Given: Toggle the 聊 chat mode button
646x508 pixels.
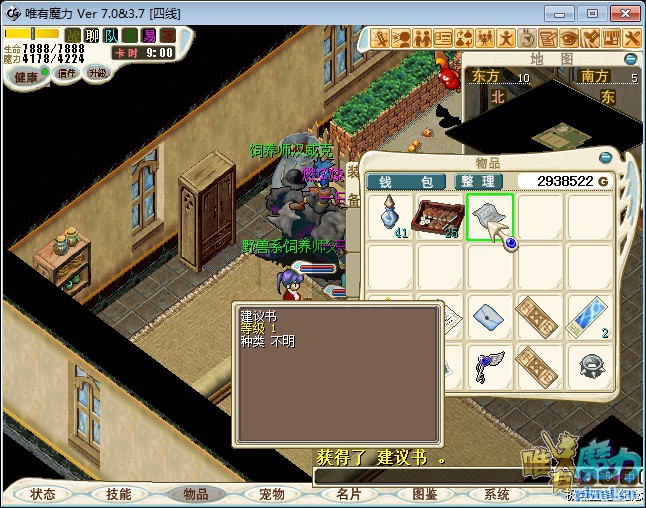Looking at the screenshot, I should click(x=92, y=35).
